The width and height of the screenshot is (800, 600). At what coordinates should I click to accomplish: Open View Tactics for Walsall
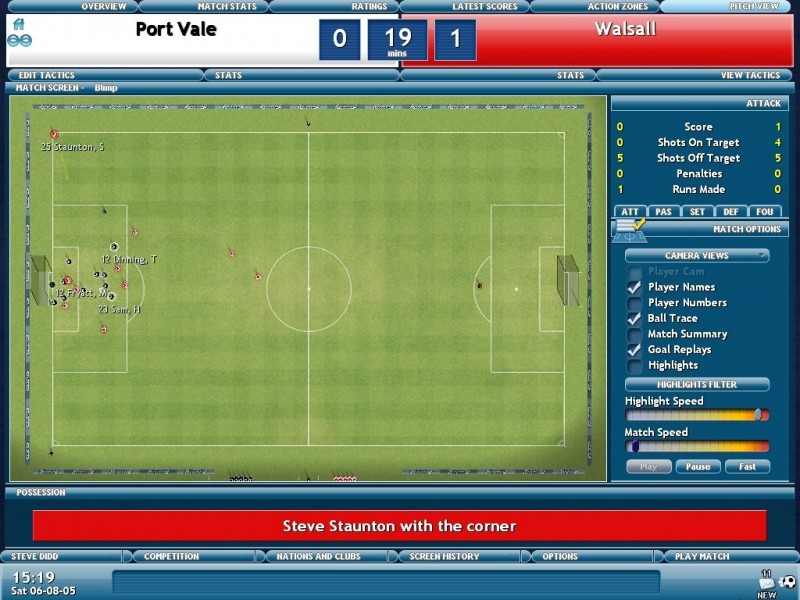coord(750,75)
